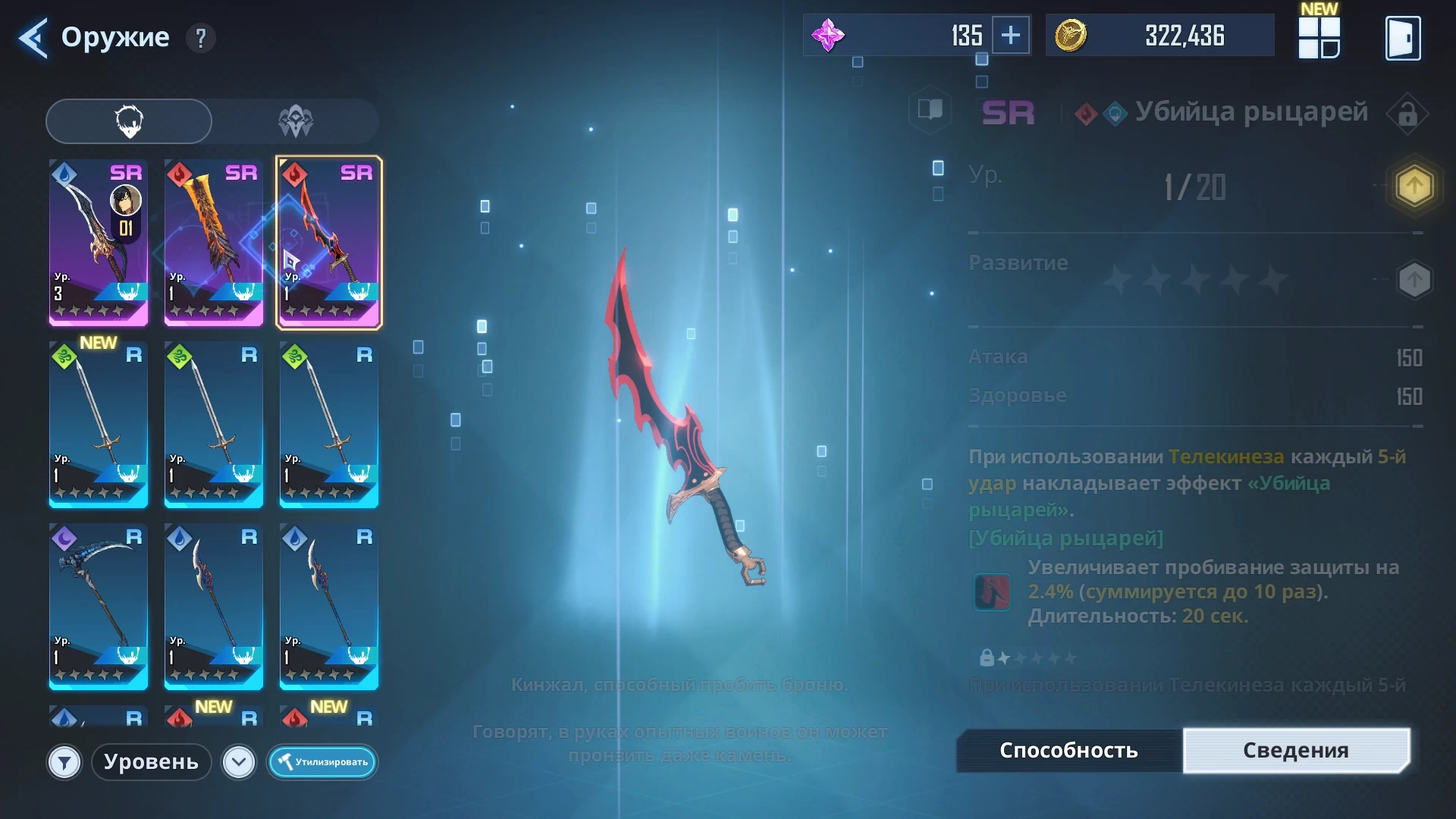Switch to the Способность tab
The width and height of the screenshot is (1456, 819).
(1068, 751)
